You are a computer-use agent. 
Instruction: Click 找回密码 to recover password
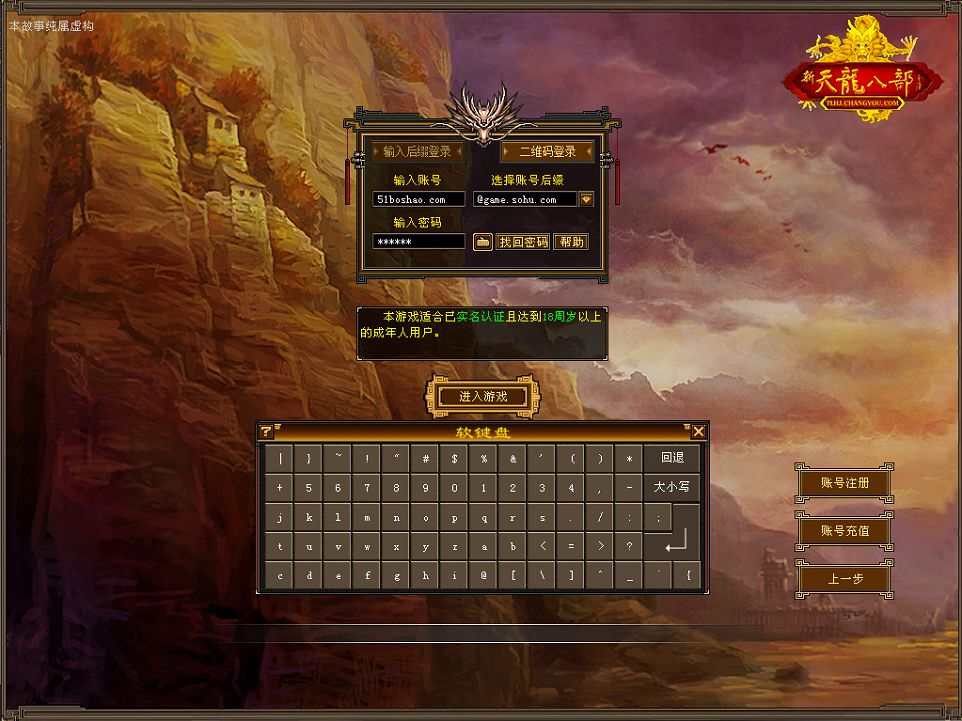tap(523, 242)
